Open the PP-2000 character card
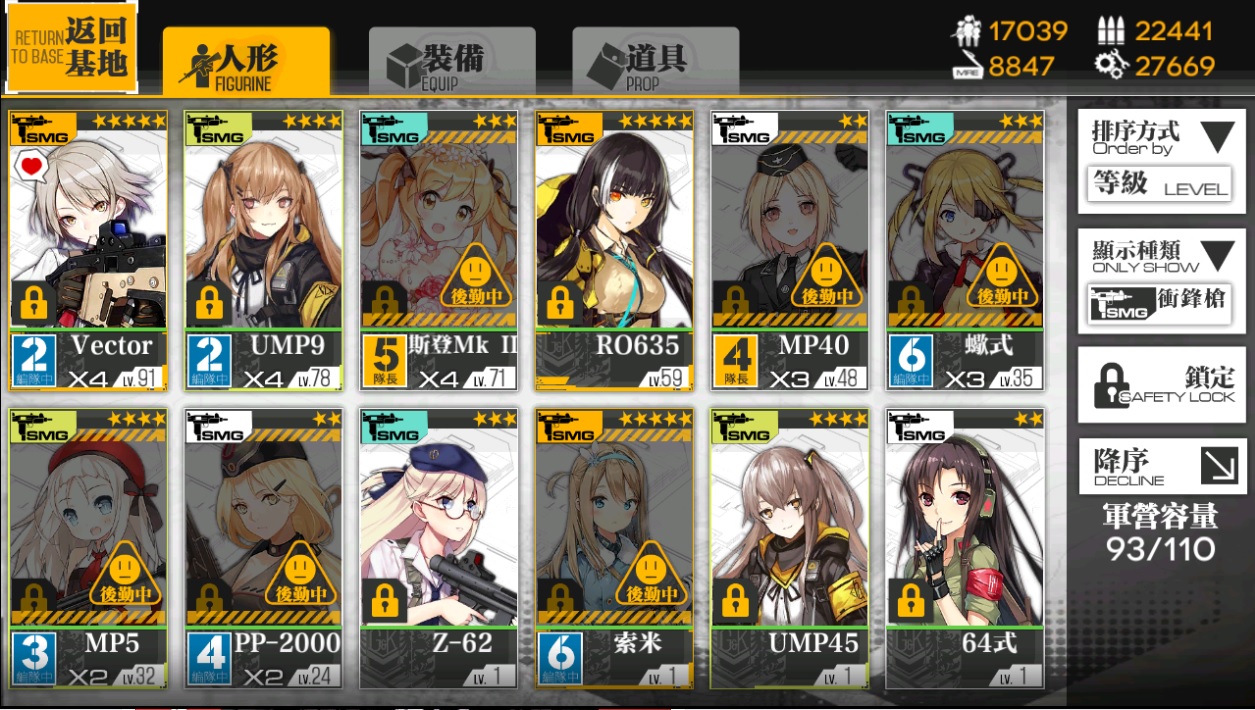The width and height of the screenshot is (1255, 710). 264,548
